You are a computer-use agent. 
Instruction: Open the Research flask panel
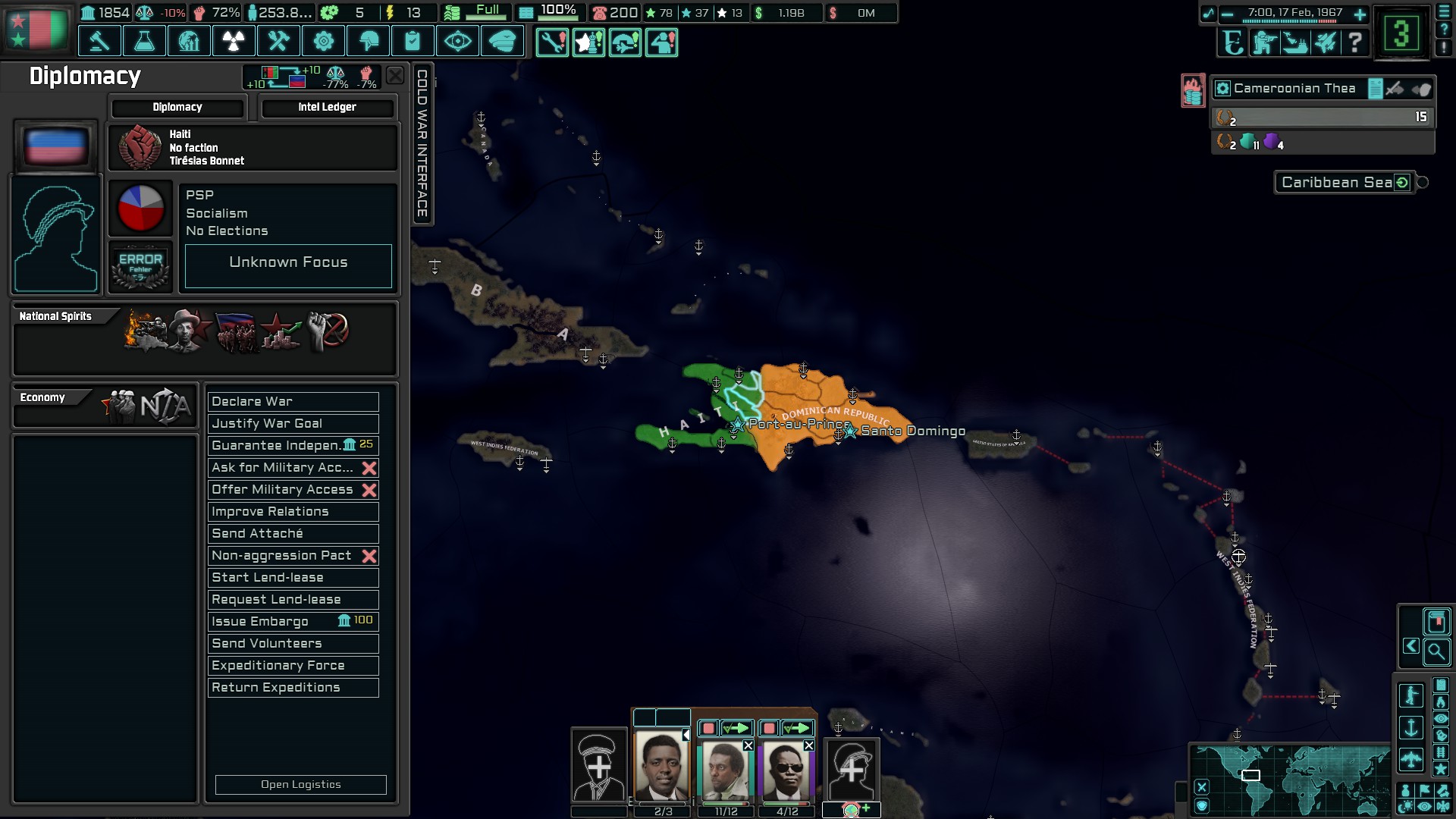point(144,41)
